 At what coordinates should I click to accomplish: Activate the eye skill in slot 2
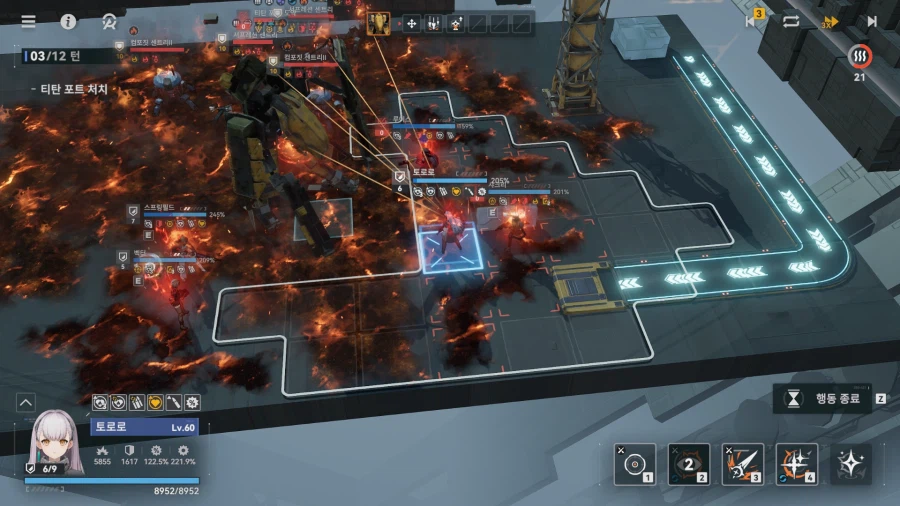click(x=688, y=463)
